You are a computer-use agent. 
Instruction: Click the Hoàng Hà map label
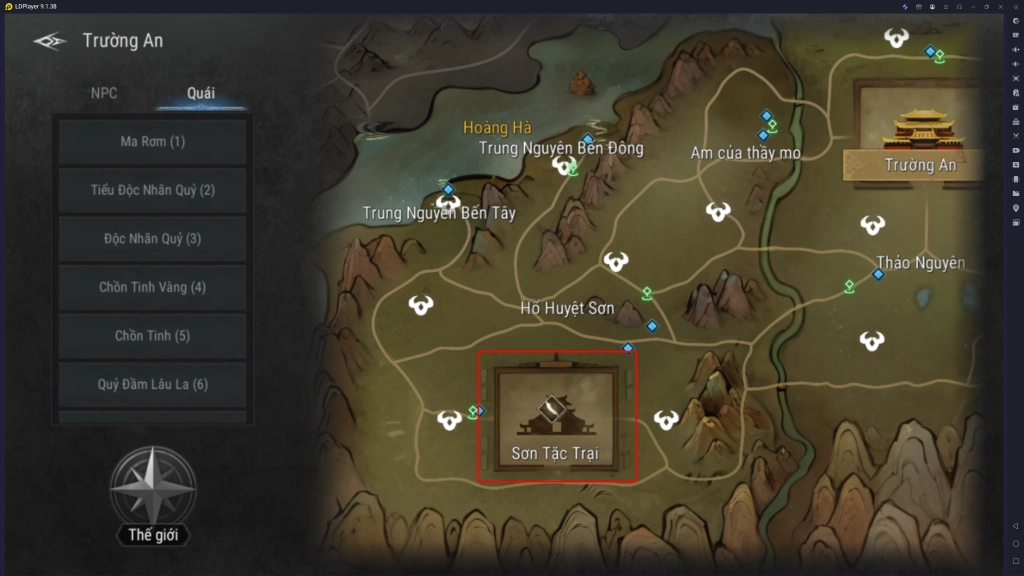497,128
